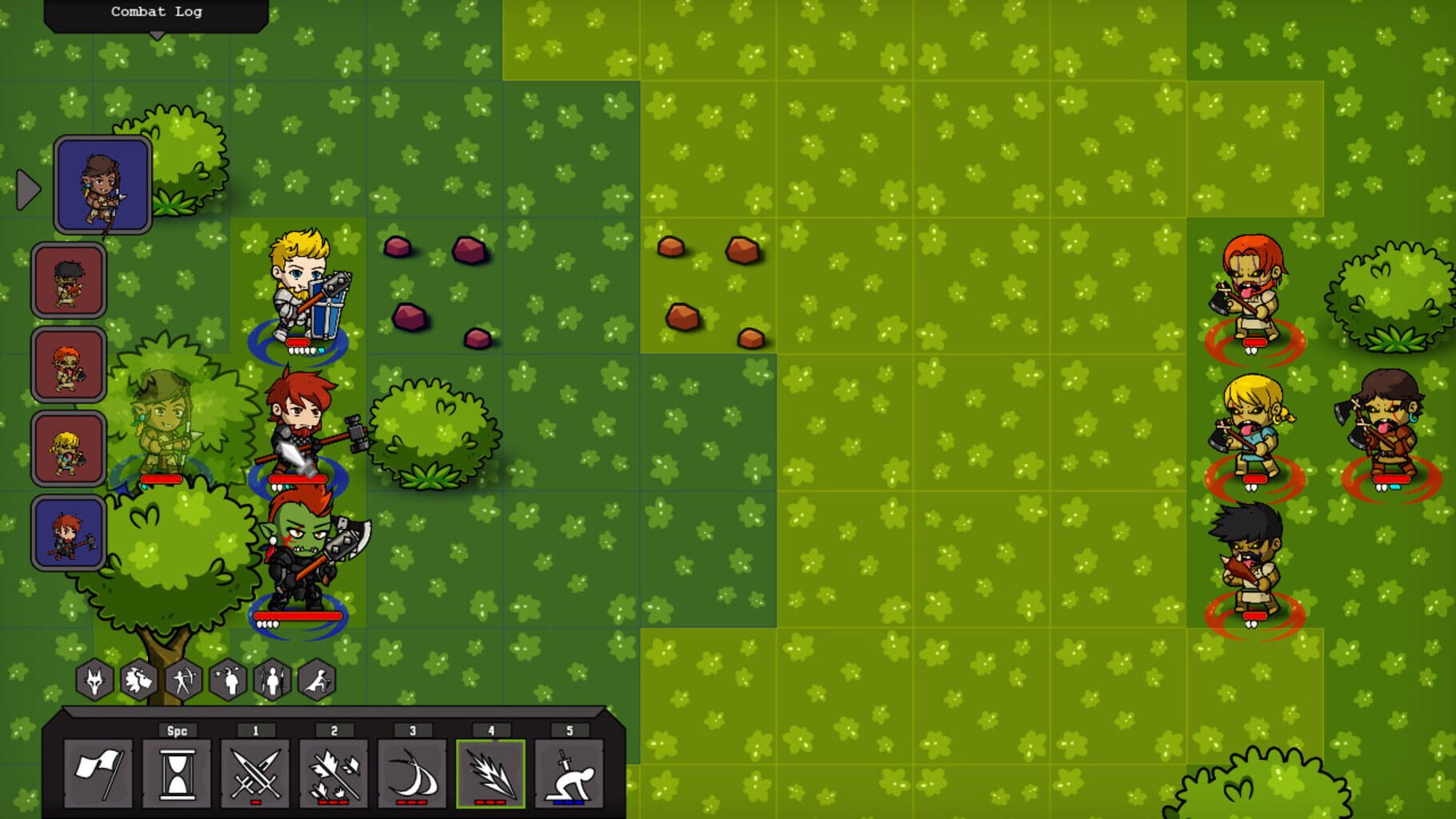The height and width of the screenshot is (819, 1456).
Task: Click the wolf head hex icon
Action: click(x=95, y=680)
